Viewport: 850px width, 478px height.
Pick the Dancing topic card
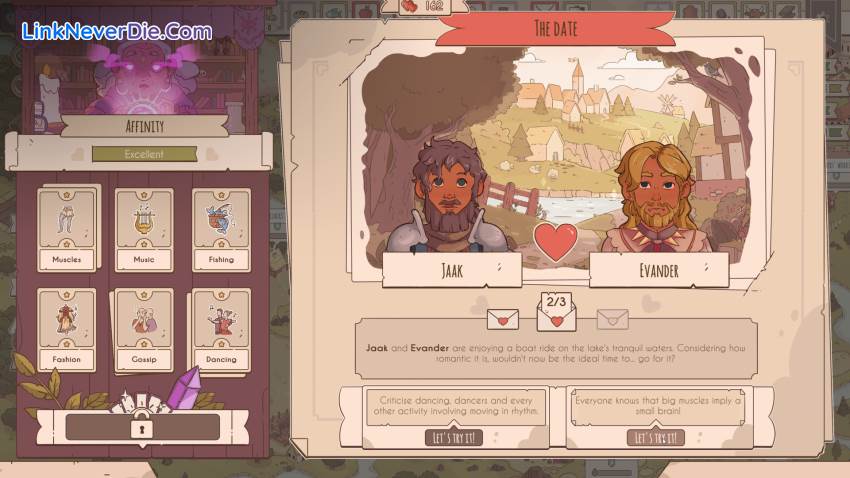tap(221, 329)
